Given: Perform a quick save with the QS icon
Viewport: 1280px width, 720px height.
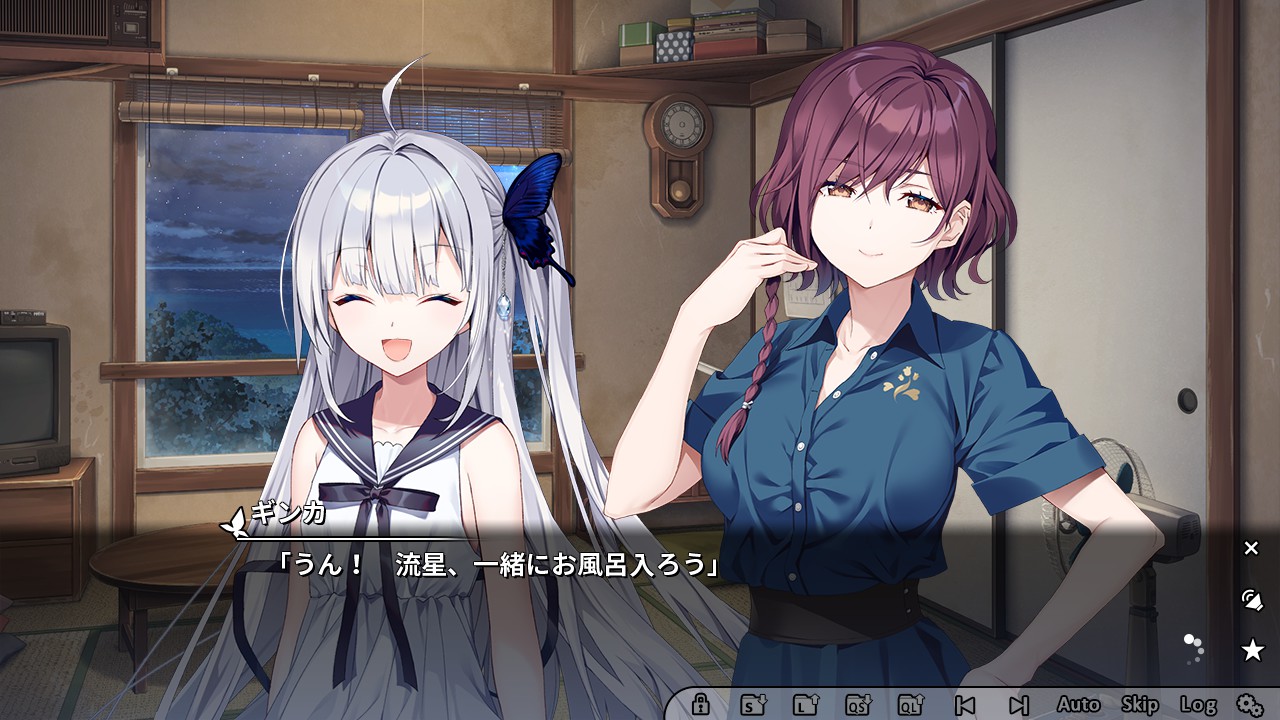Looking at the screenshot, I should point(858,705).
